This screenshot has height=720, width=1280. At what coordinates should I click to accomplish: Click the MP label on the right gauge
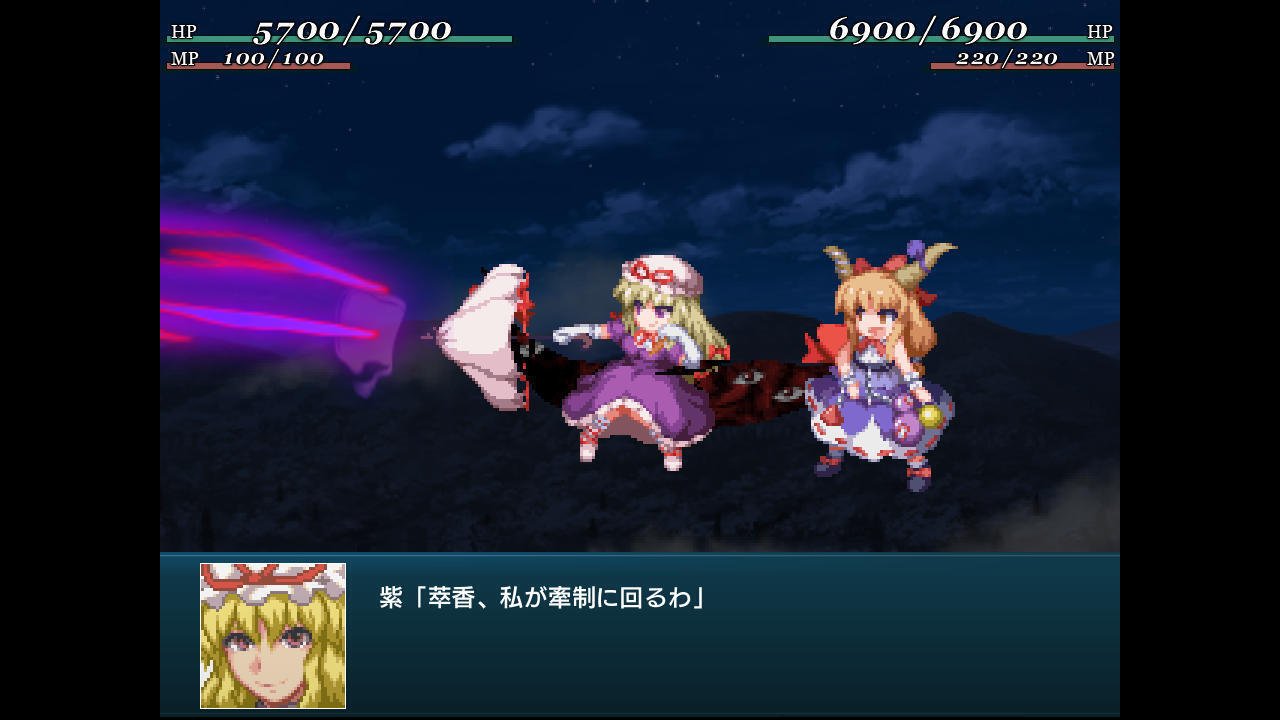click(1100, 60)
